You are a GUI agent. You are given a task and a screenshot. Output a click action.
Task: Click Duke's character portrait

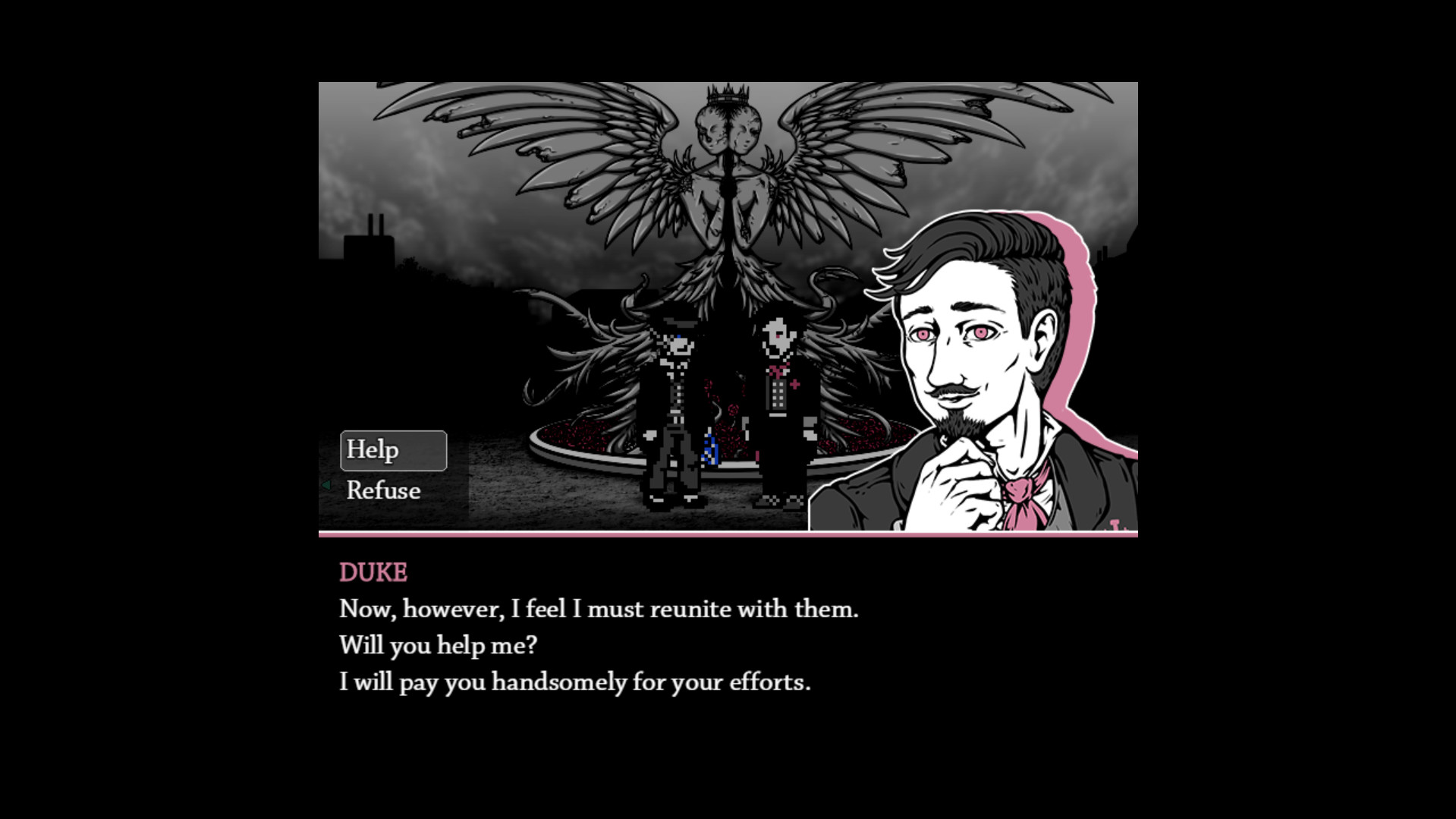coord(971,342)
